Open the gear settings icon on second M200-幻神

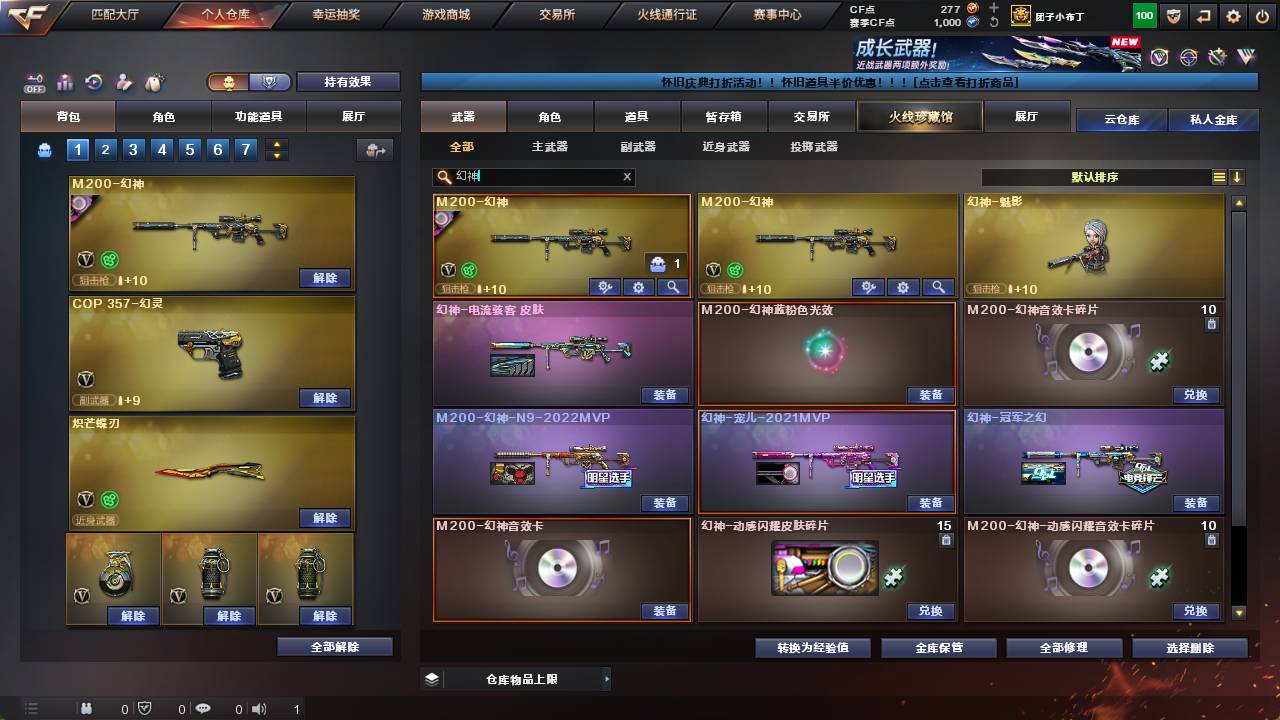click(903, 287)
